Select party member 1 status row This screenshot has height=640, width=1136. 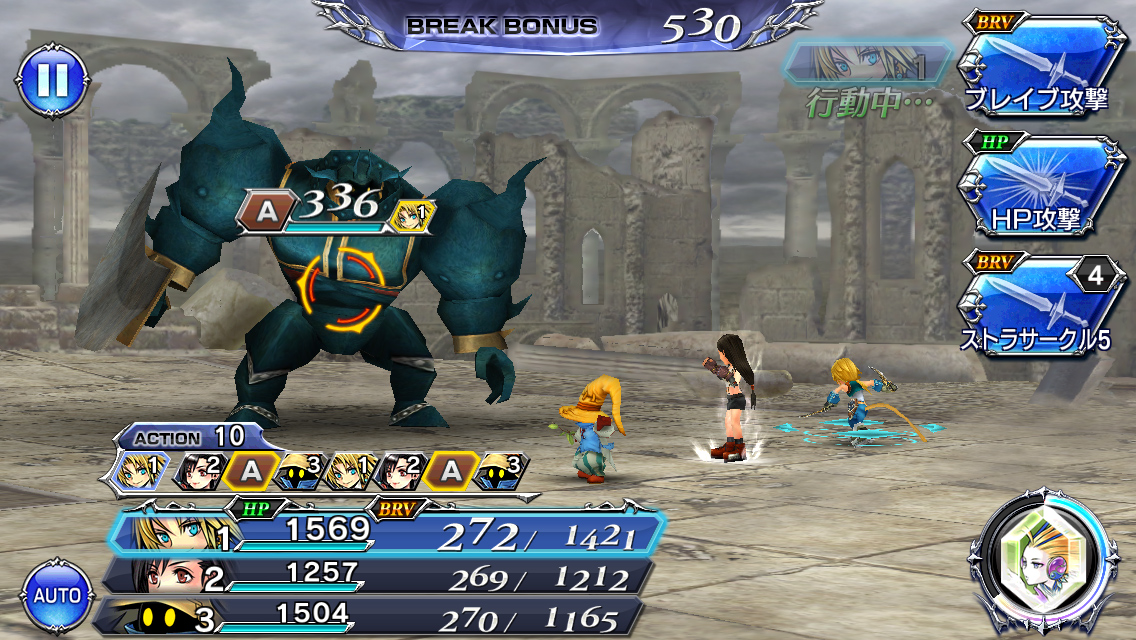point(385,533)
